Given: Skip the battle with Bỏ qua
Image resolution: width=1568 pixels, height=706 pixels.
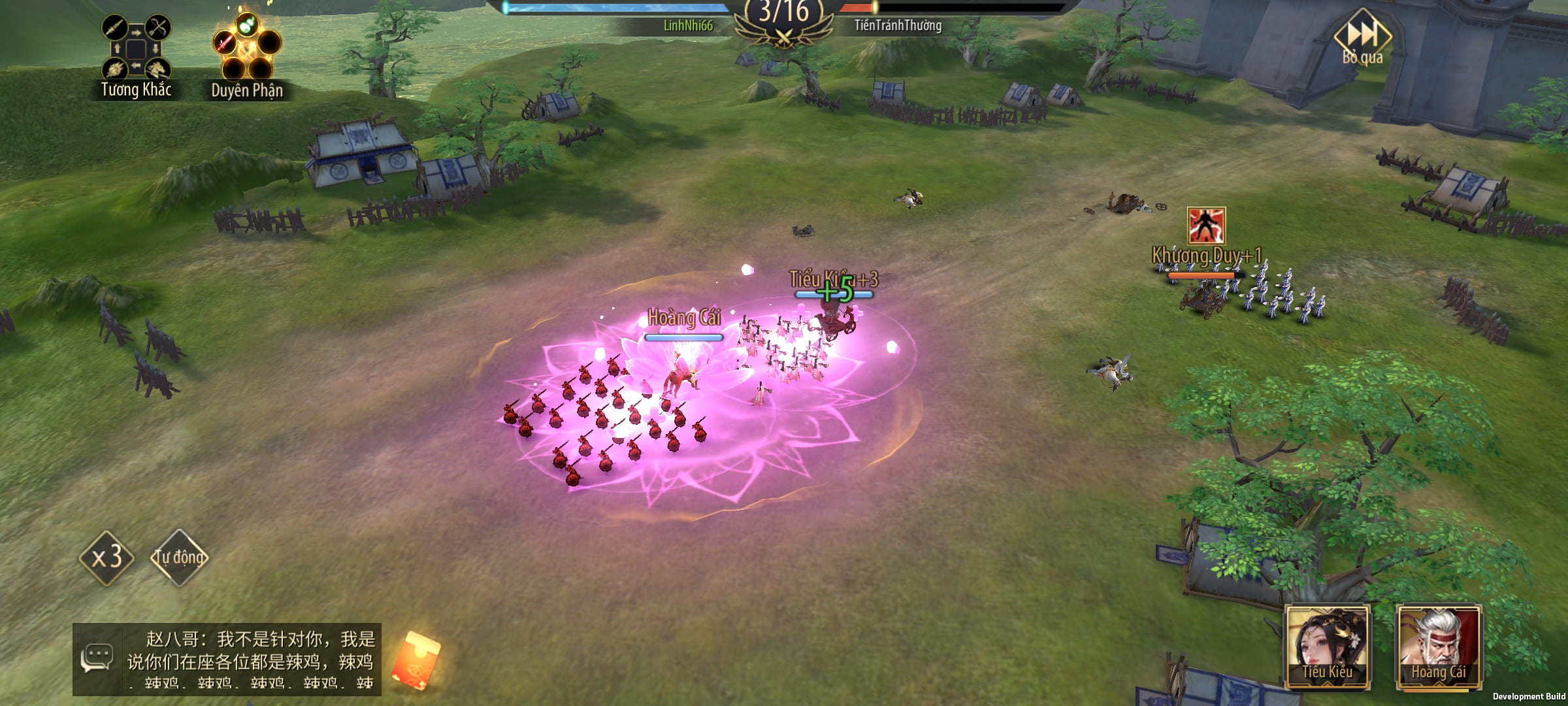Looking at the screenshot, I should click(1363, 38).
